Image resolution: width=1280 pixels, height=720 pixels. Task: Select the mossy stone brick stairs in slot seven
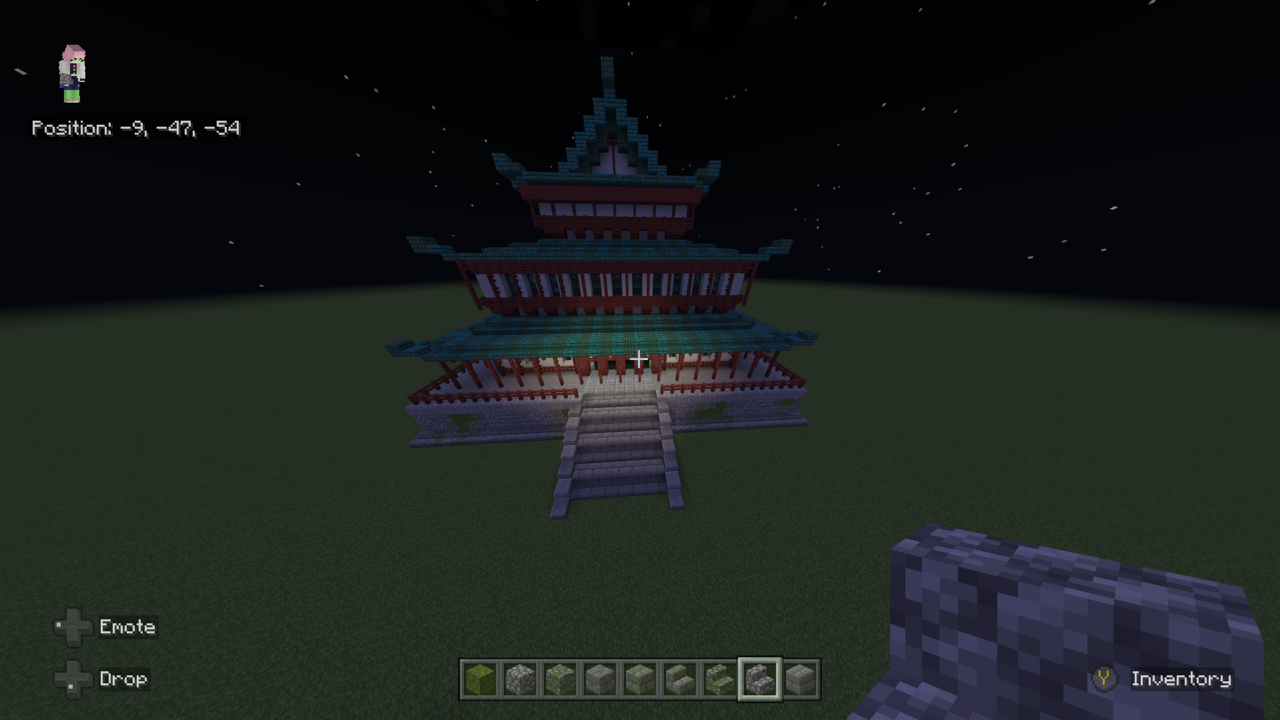[x=720, y=679]
